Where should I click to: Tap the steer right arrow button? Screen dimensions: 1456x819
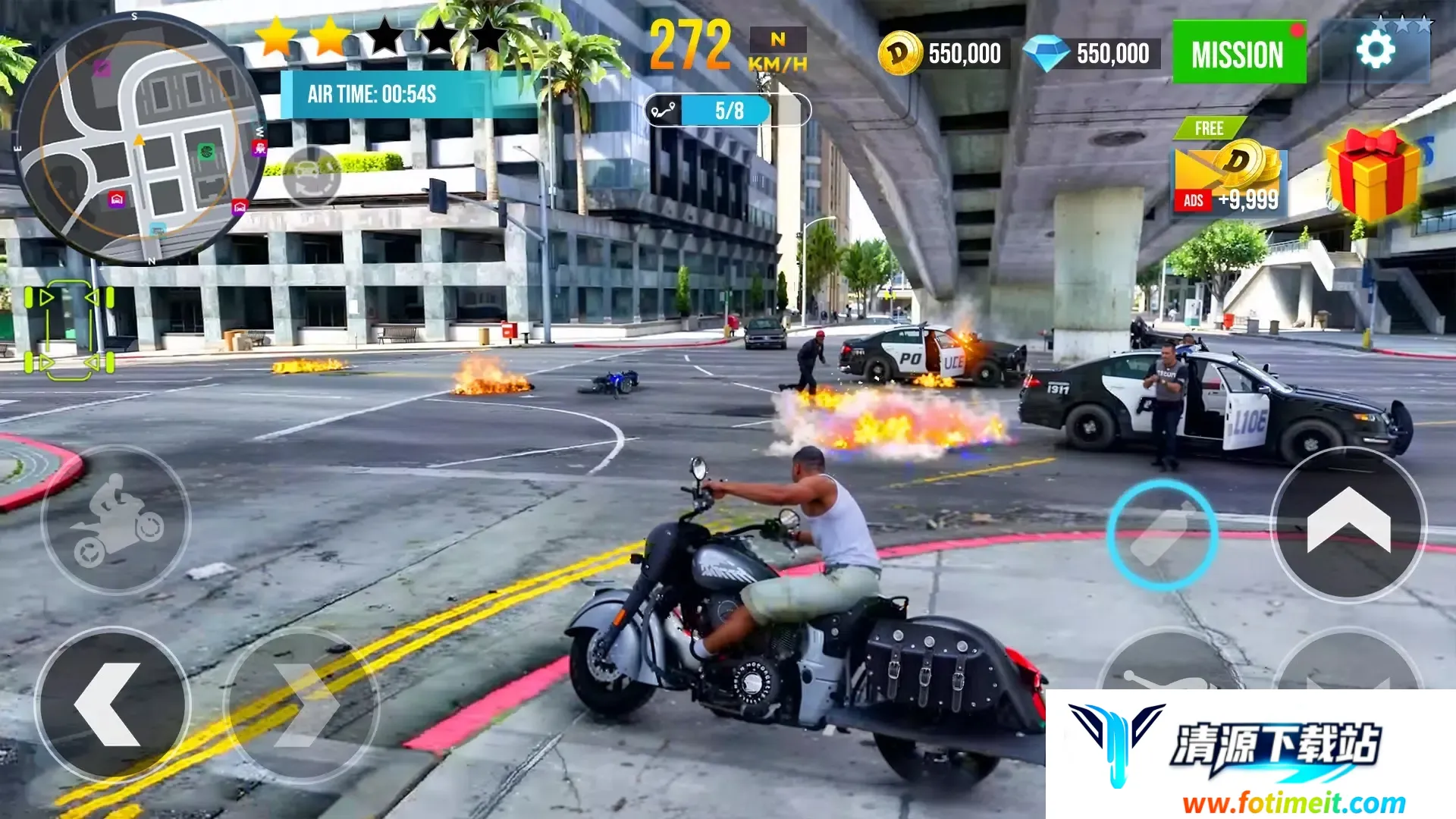tap(302, 705)
